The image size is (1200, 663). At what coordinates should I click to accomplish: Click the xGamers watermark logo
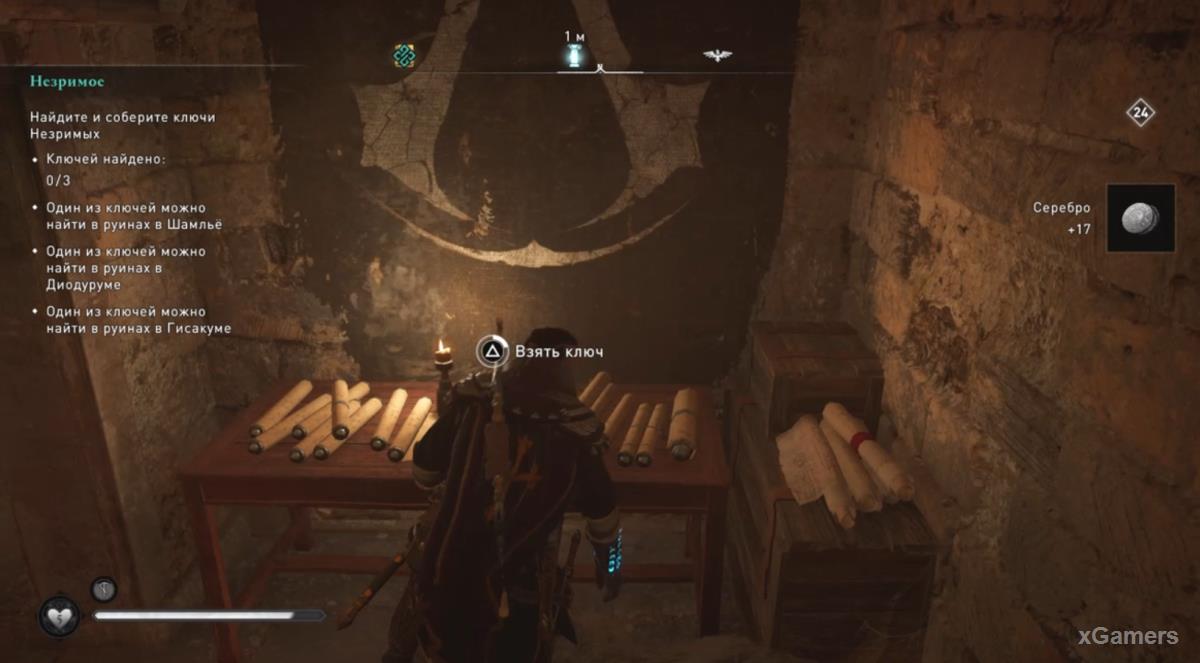click(1128, 636)
